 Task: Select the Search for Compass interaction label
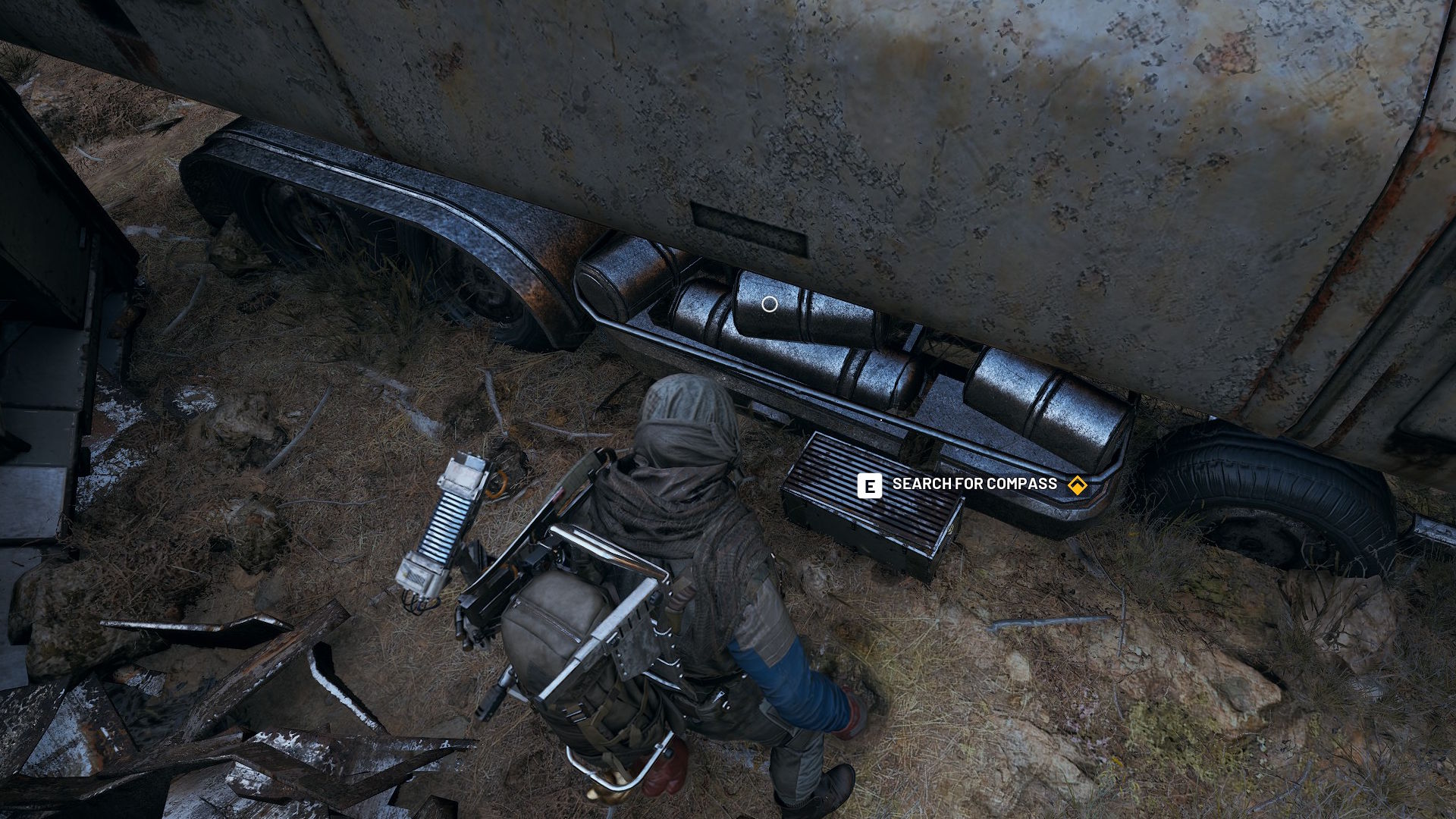coord(974,485)
